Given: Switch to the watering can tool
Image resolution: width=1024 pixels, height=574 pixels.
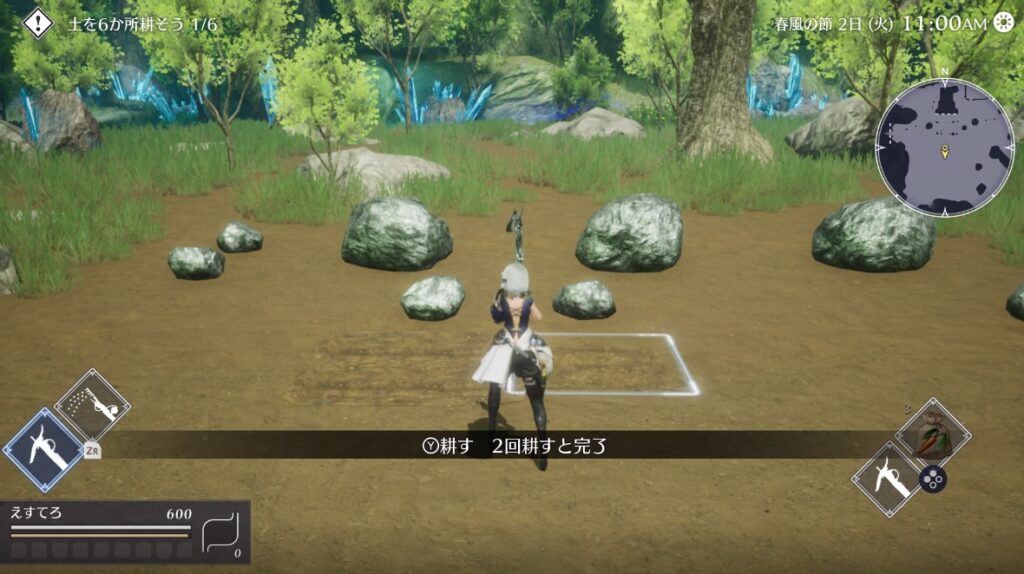Looking at the screenshot, I should pos(92,405).
